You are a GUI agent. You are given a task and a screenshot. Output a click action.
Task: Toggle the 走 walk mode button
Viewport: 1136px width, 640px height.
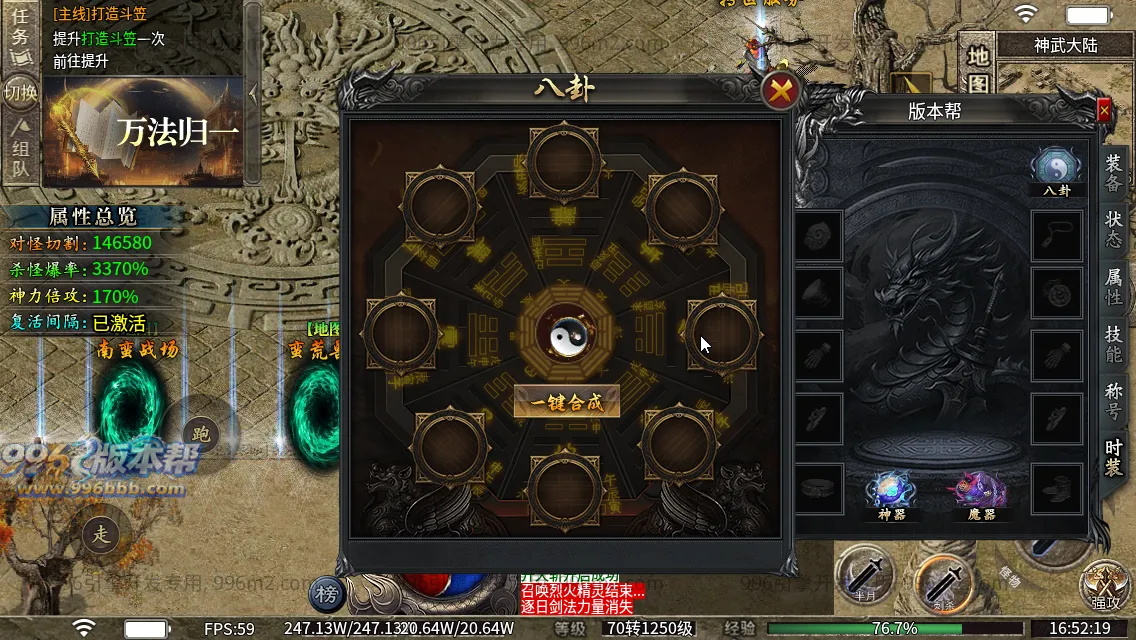(101, 533)
